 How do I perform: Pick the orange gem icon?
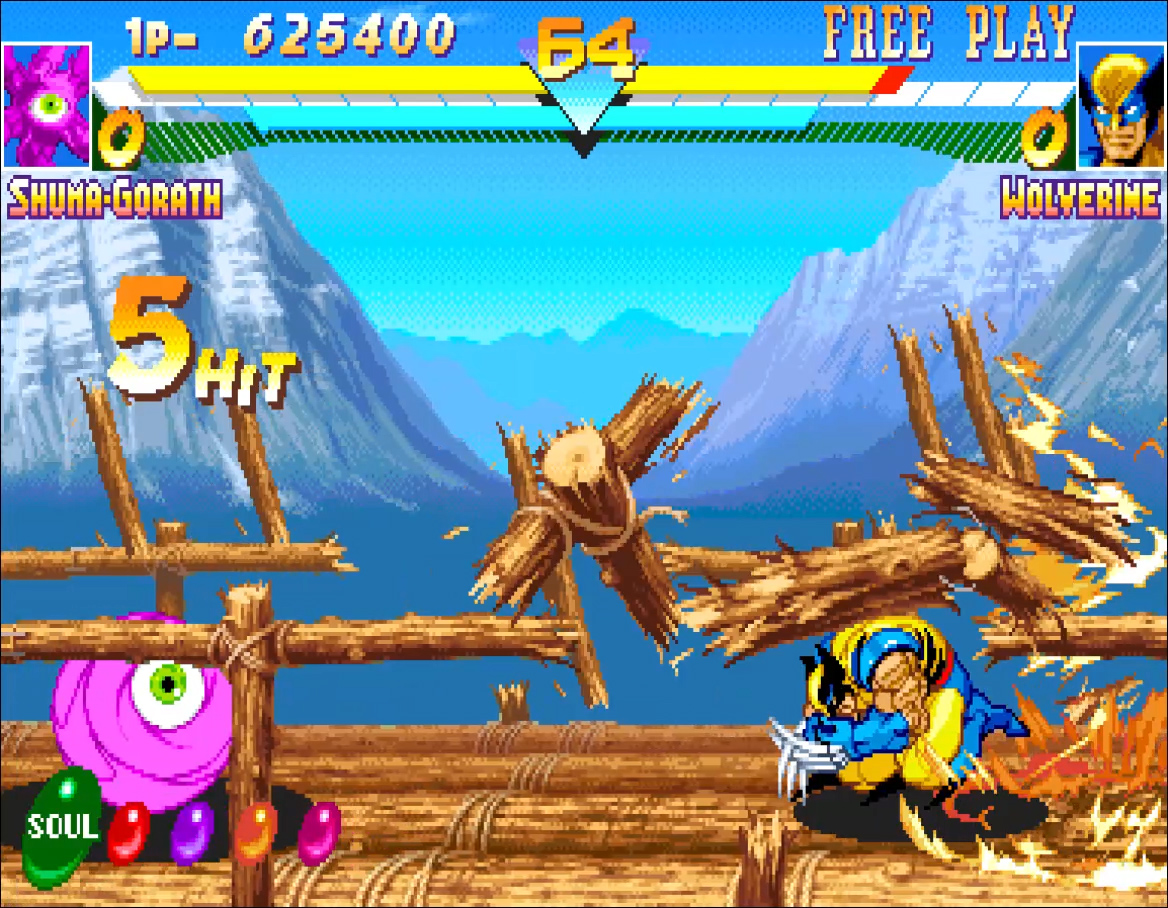click(256, 832)
